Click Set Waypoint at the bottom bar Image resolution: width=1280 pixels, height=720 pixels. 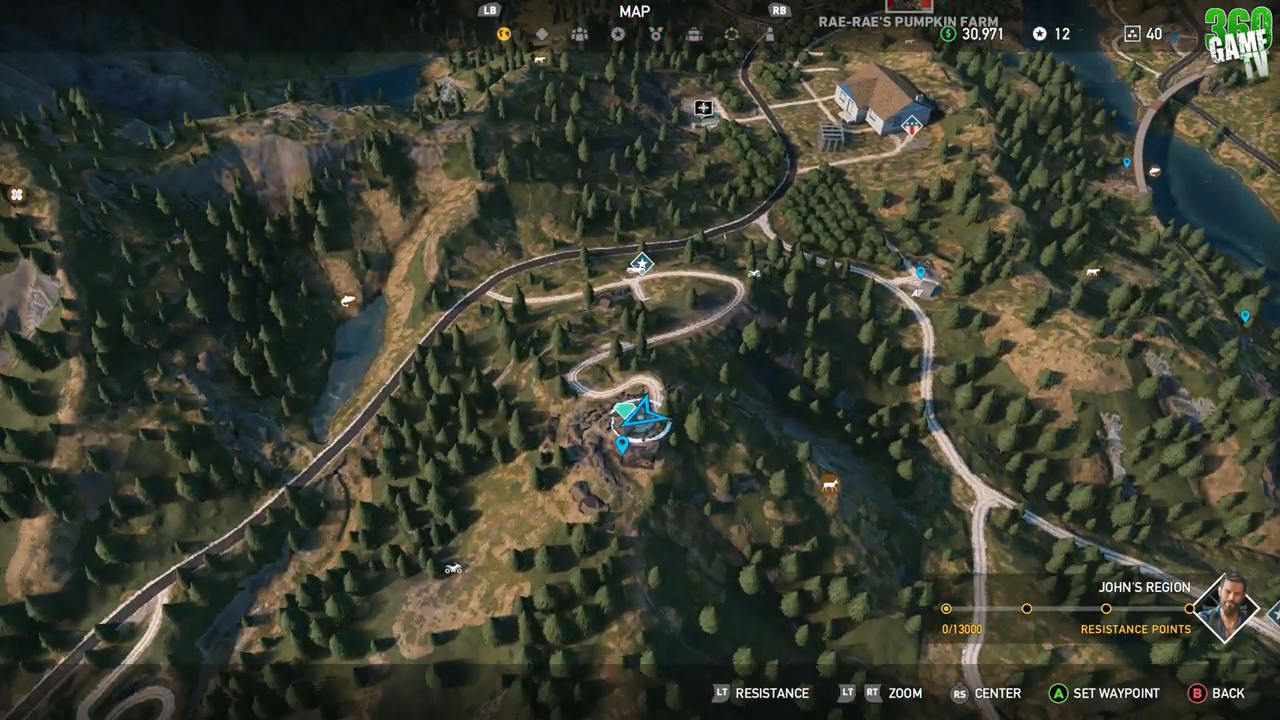point(1100,693)
